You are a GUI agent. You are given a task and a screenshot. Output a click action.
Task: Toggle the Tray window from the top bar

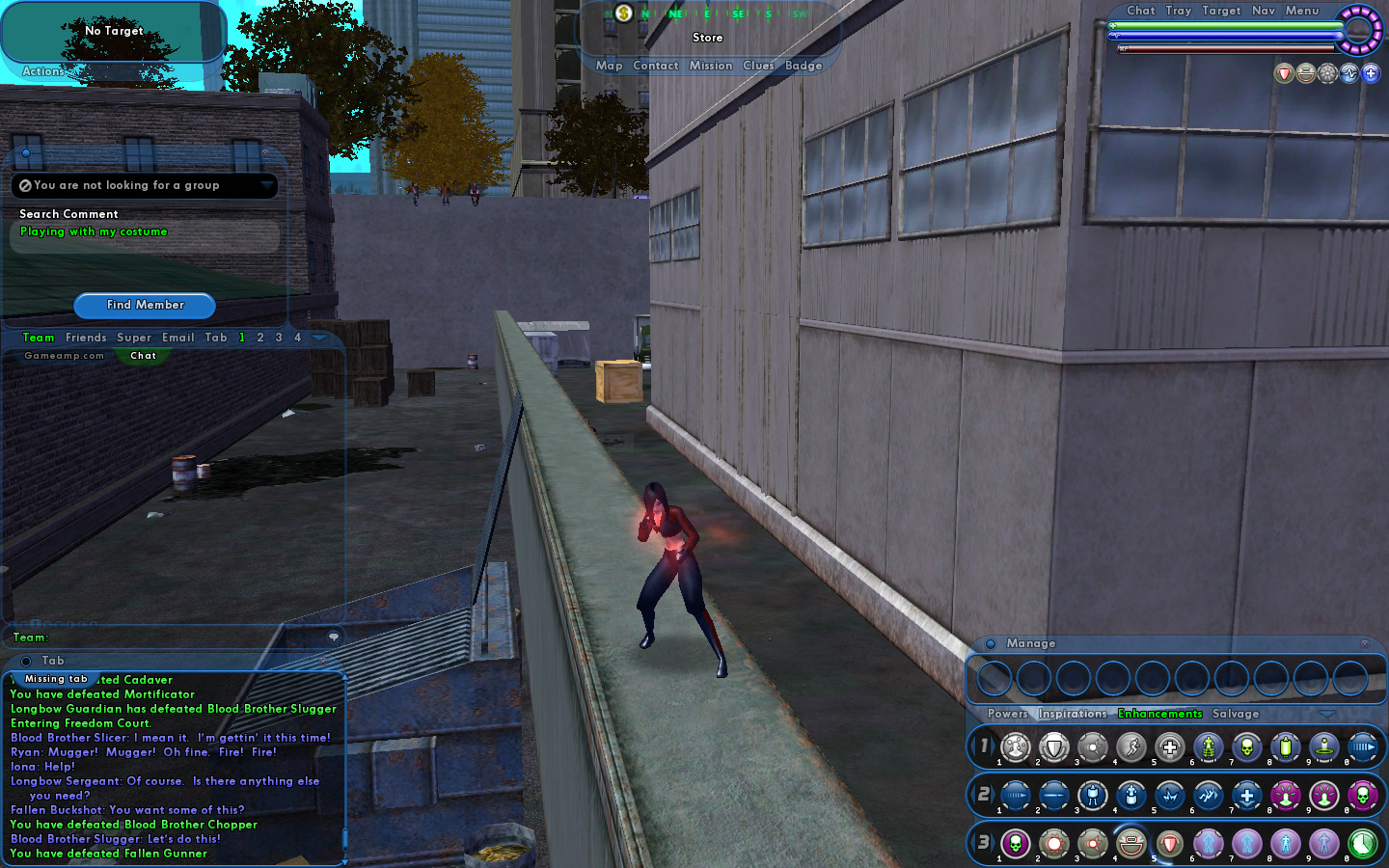coord(1178,11)
